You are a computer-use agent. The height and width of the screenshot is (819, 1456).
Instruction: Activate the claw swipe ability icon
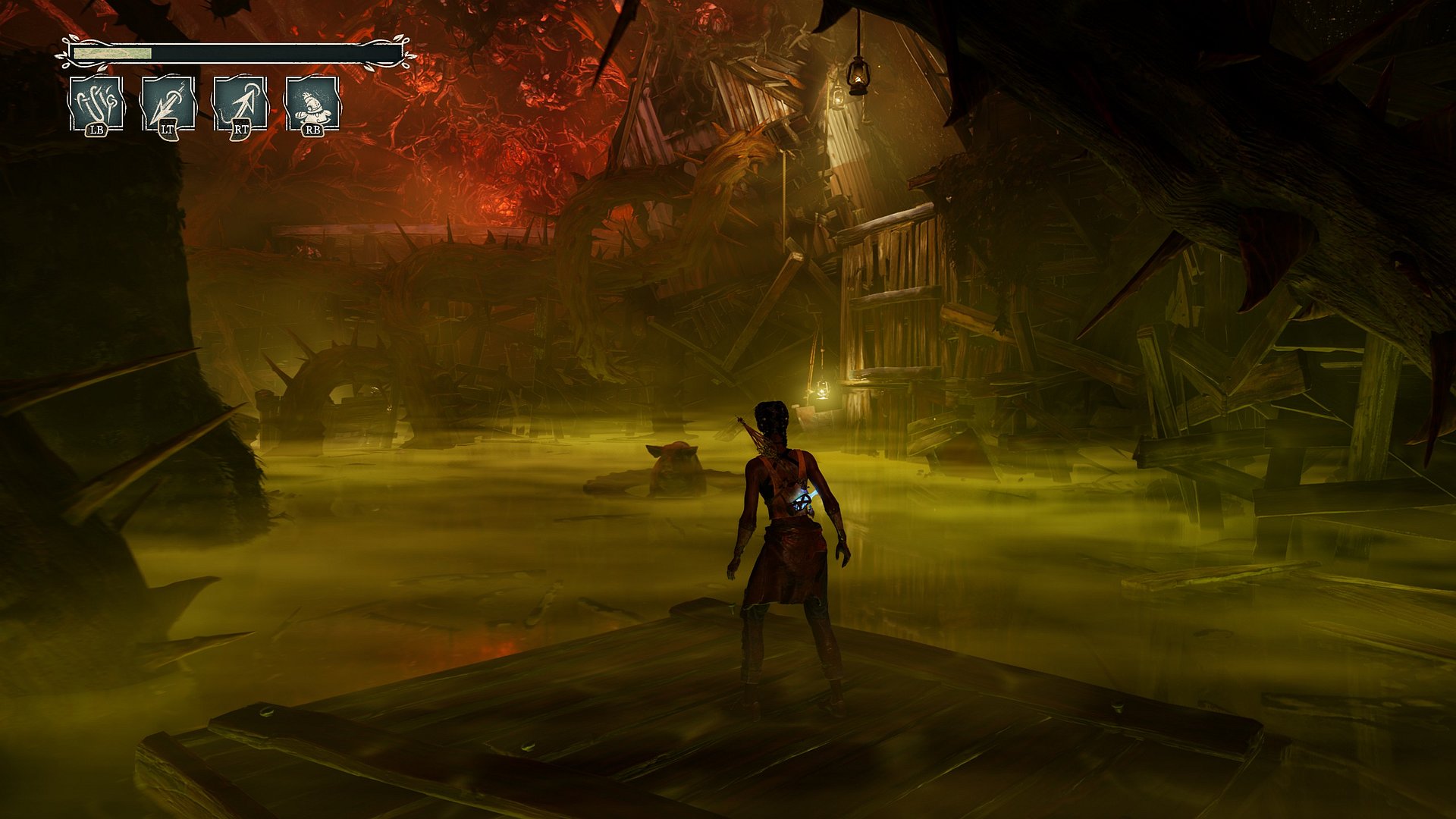click(96, 104)
